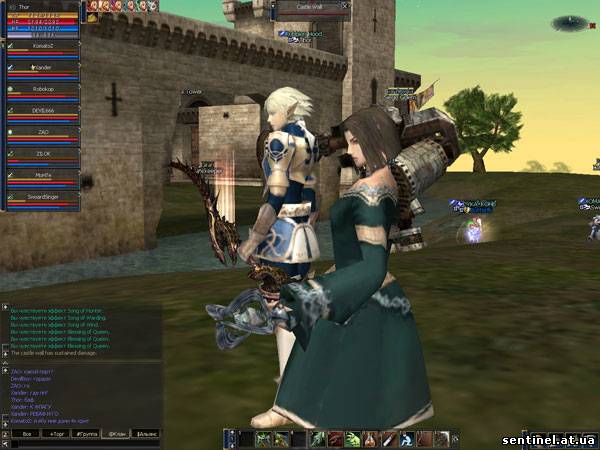Select party member Xander
600x450 pixels.
[x=41, y=67]
